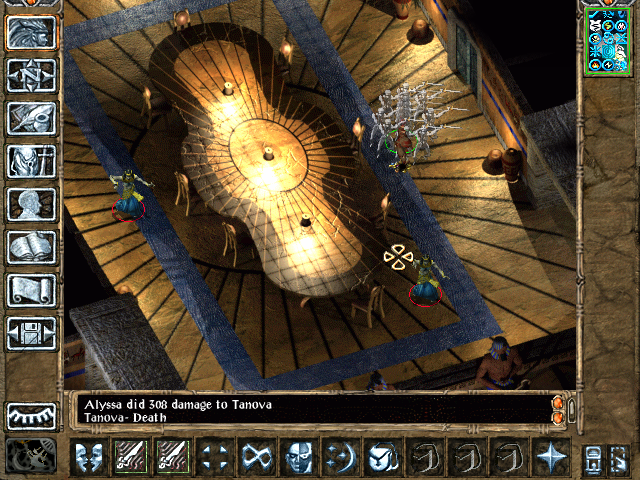Open the priest scroll button

coord(32,290)
